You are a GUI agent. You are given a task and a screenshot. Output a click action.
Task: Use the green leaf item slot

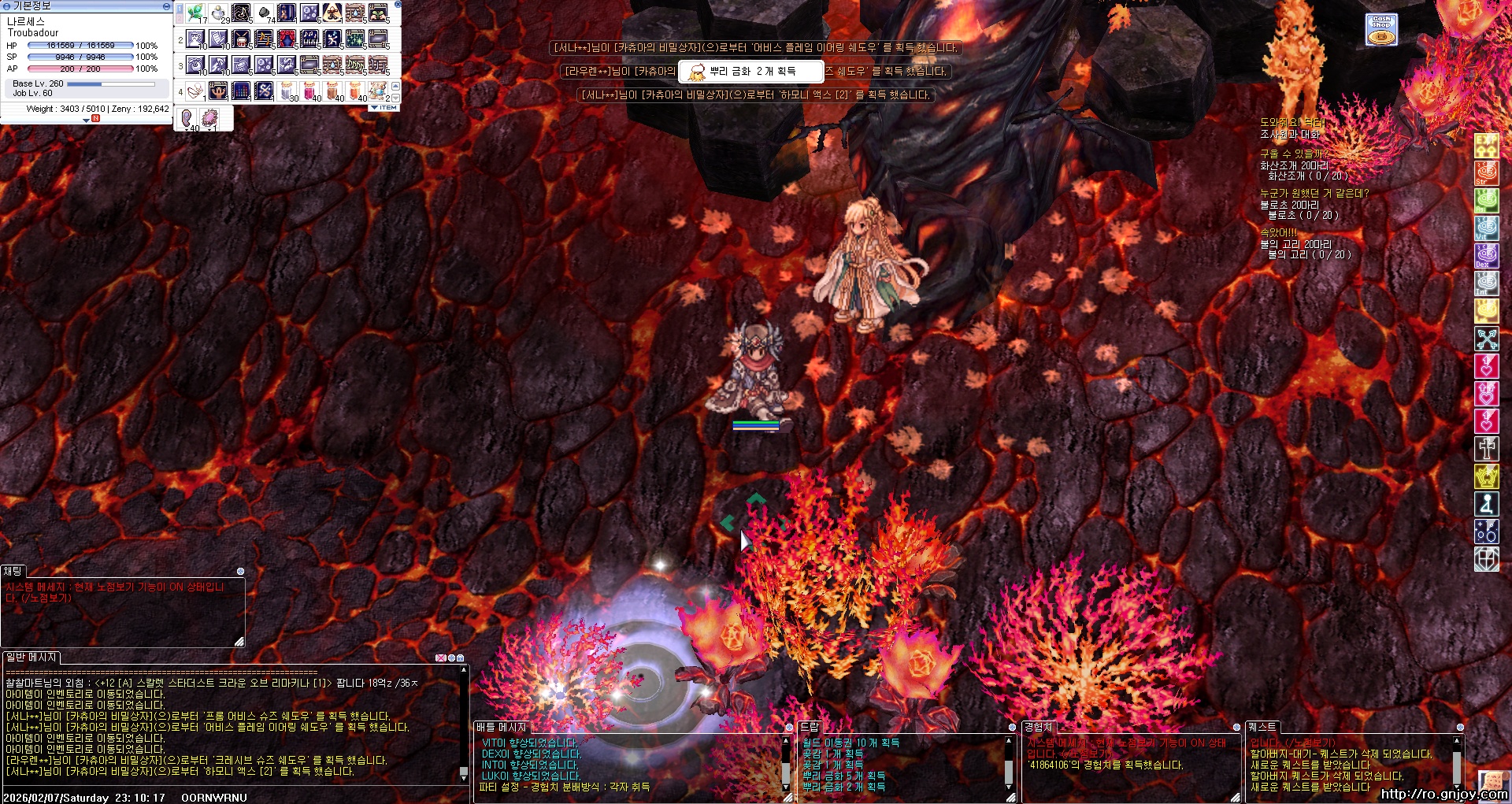tap(195, 13)
